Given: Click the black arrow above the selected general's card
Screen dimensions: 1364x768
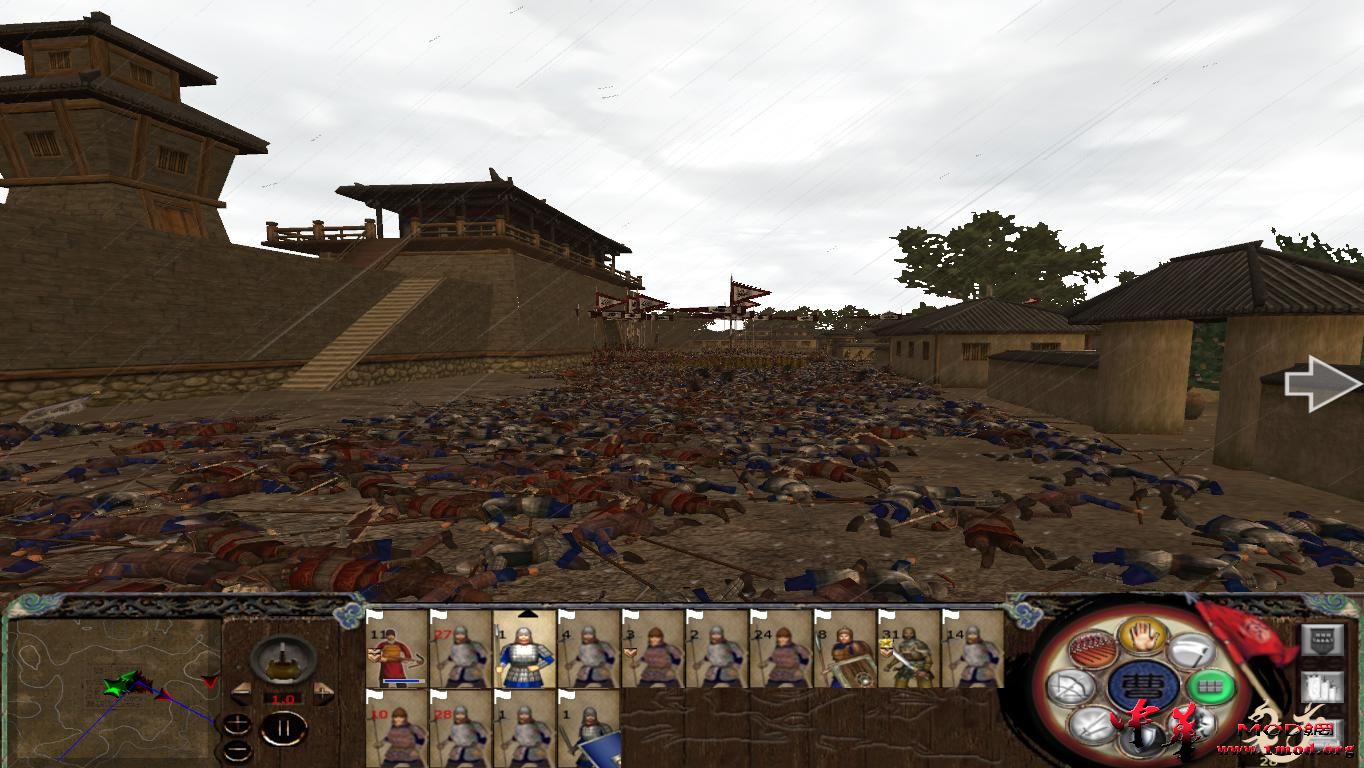Looking at the screenshot, I should pyautogui.click(x=528, y=613).
